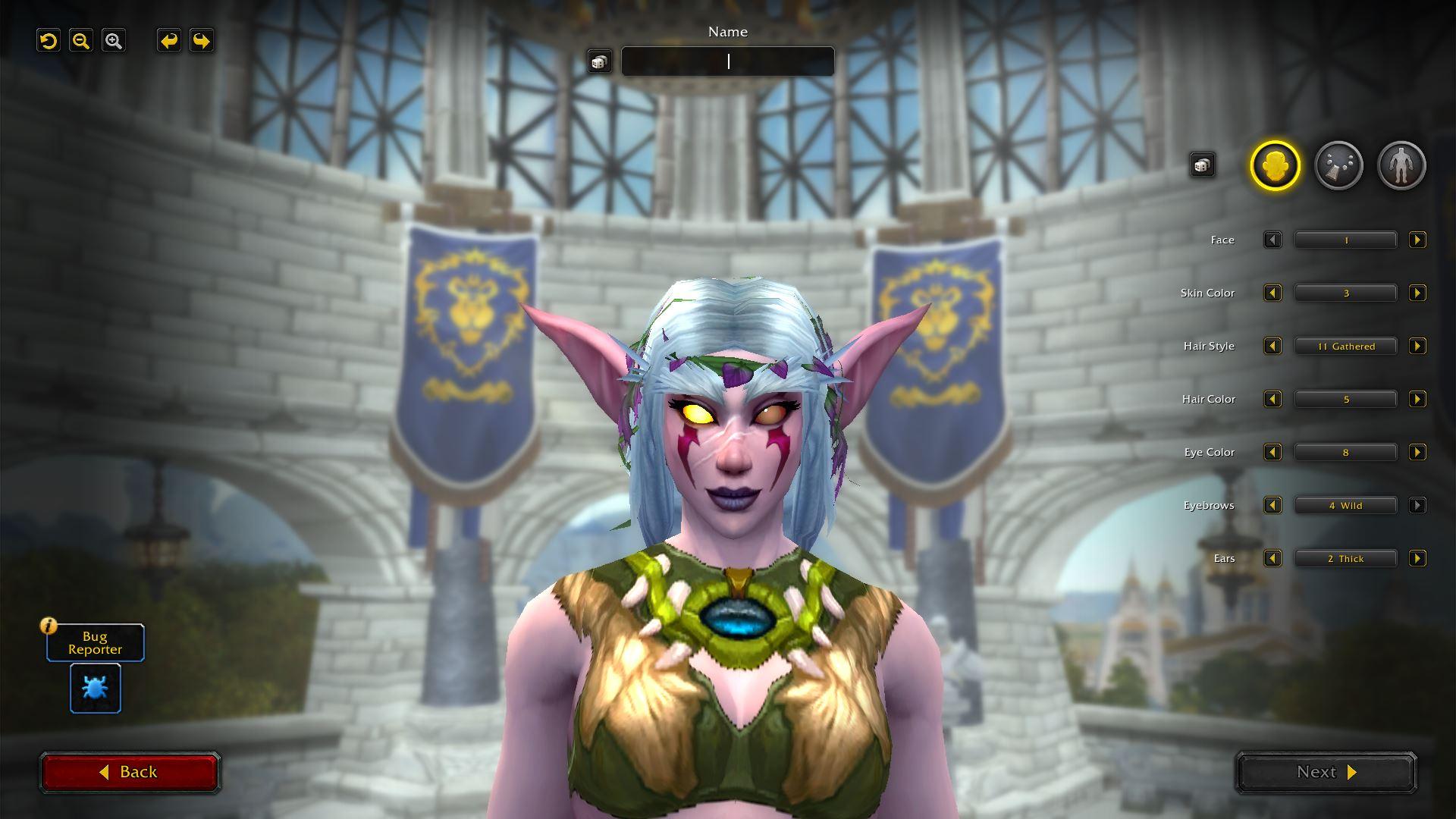Reset the camera view

coord(49,41)
